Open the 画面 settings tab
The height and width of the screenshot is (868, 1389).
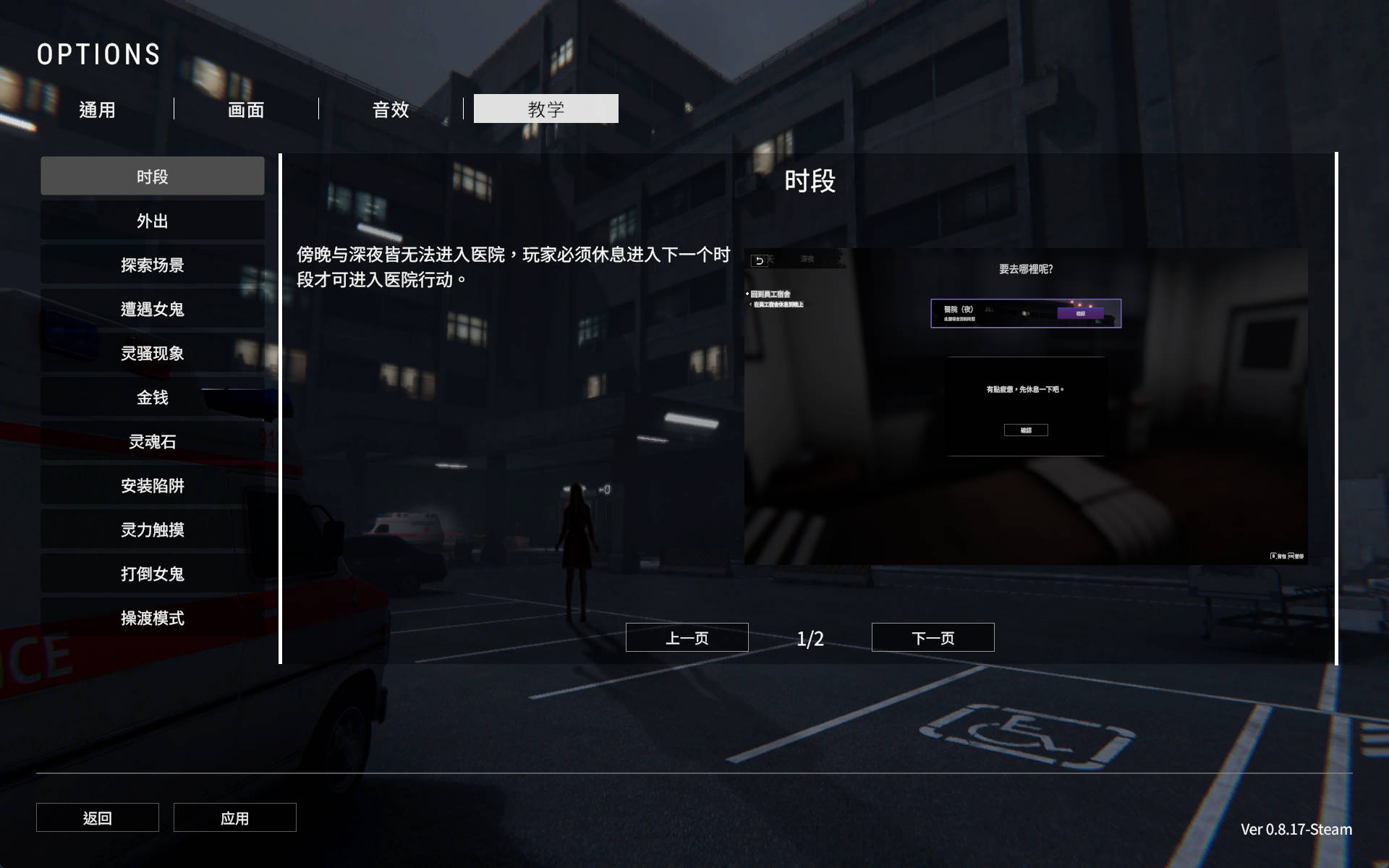(x=246, y=109)
